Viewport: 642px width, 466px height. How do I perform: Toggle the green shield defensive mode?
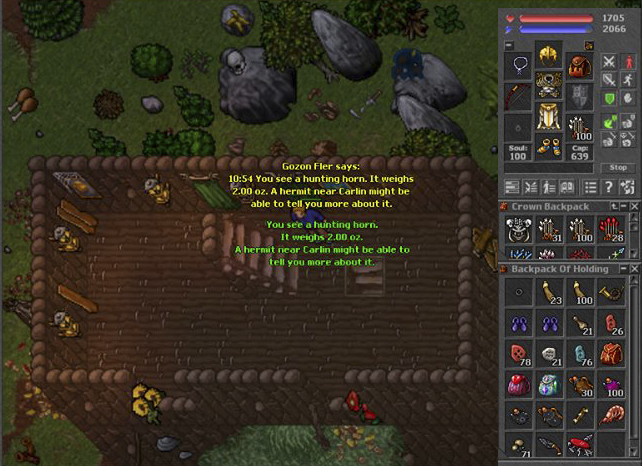[608, 99]
